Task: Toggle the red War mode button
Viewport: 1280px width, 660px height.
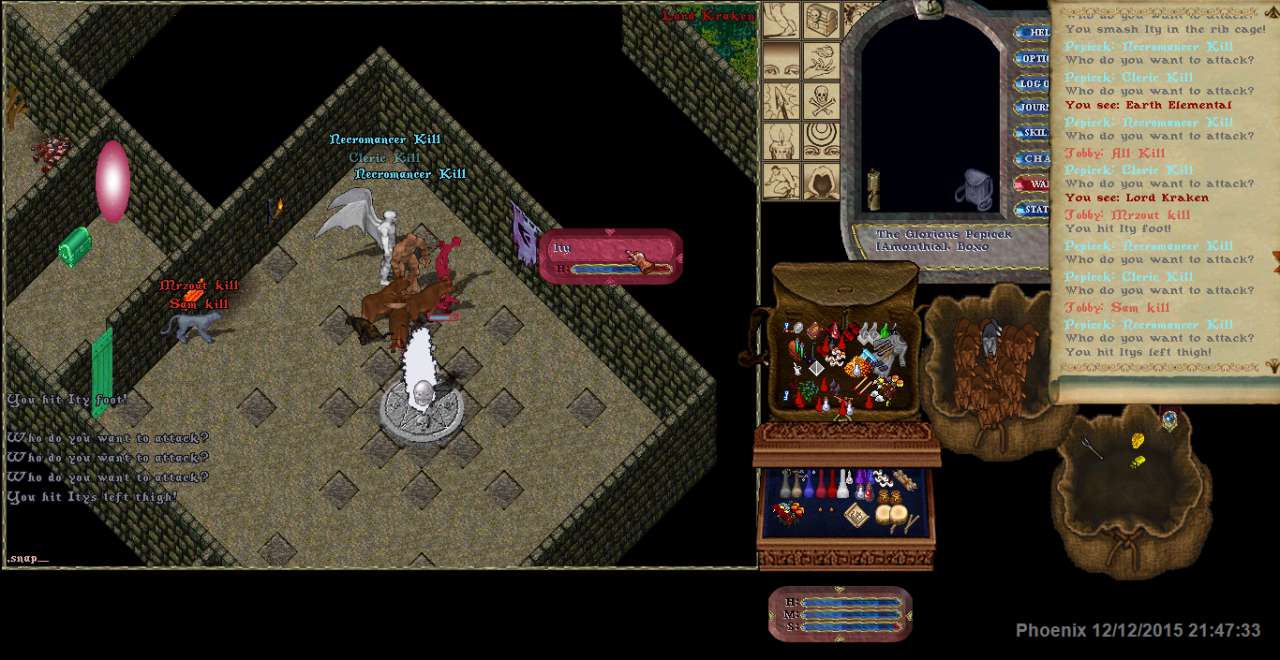Action: click(x=1033, y=184)
